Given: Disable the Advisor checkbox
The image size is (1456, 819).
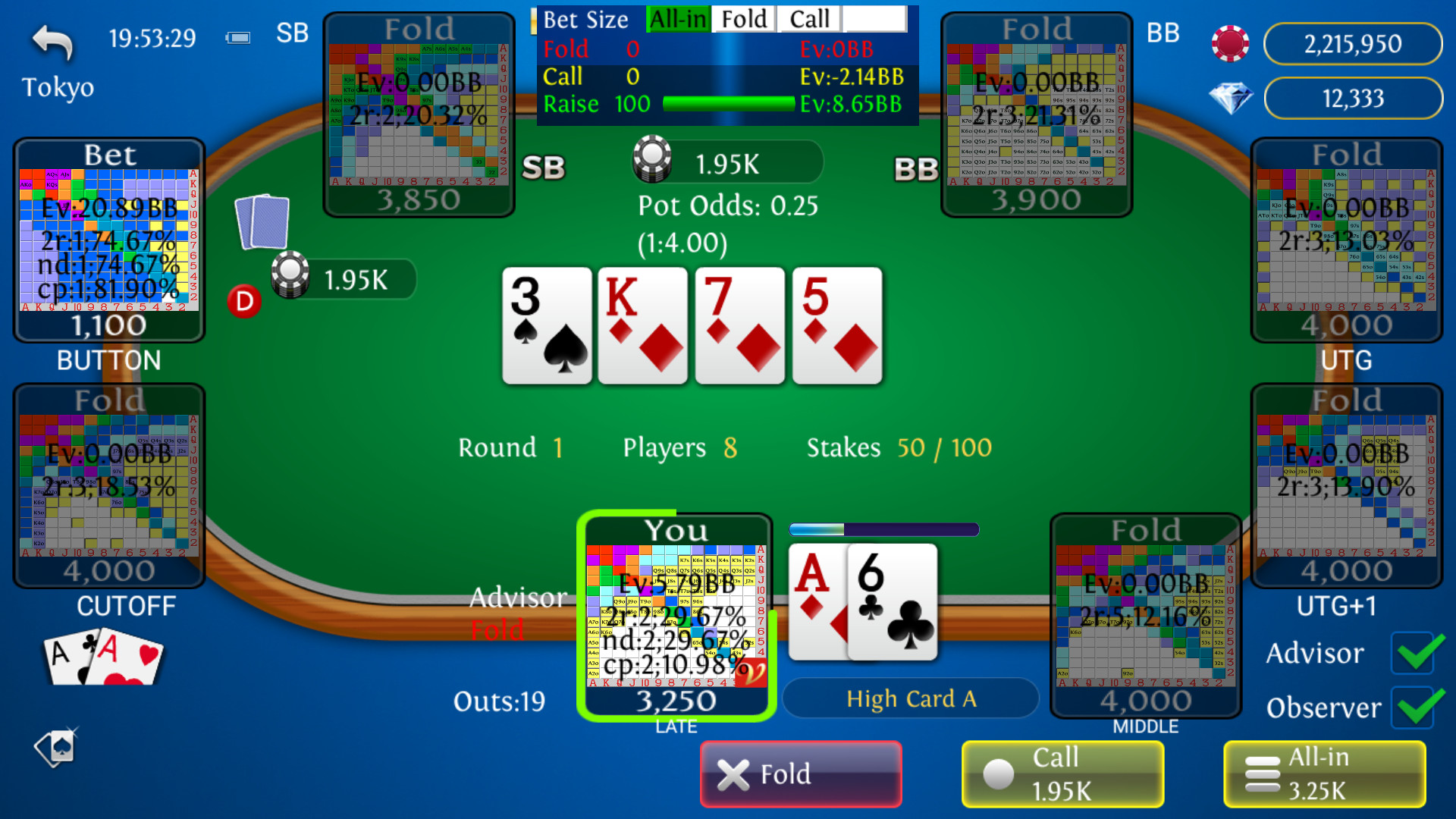Looking at the screenshot, I should (x=1413, y=654).
